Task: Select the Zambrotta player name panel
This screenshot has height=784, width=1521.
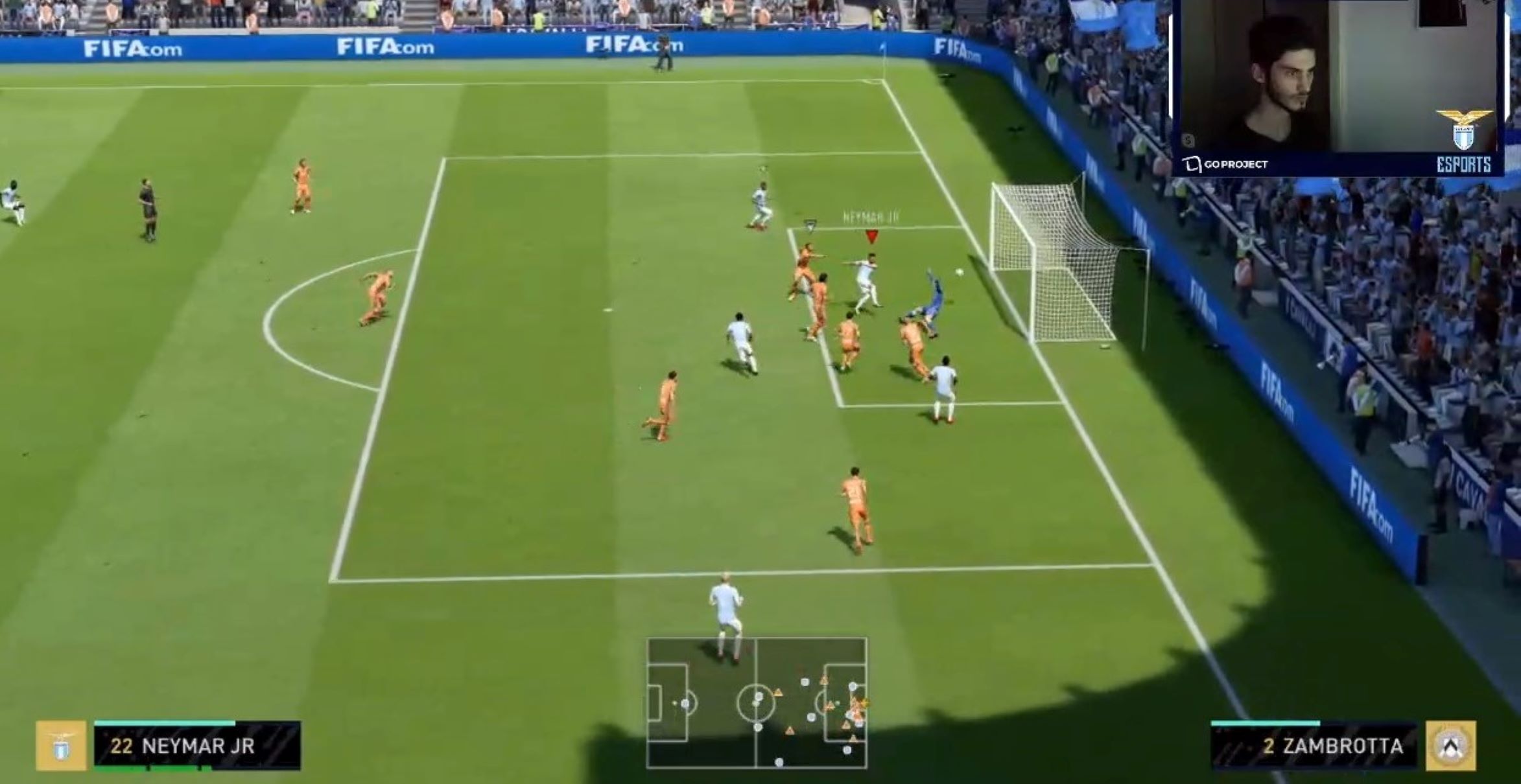Action: point(1314,746)
